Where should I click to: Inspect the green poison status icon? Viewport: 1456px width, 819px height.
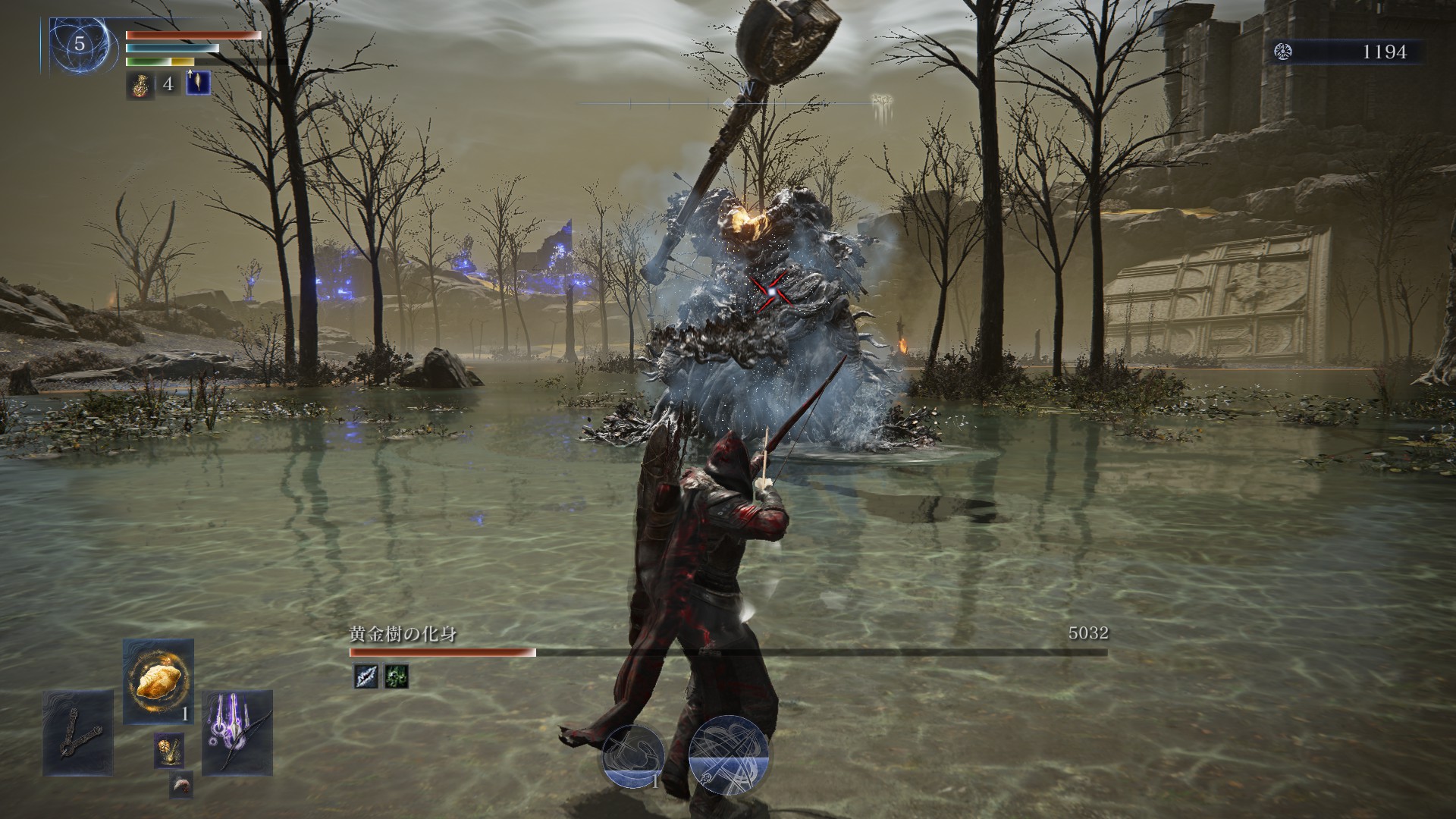click(397, 676)
